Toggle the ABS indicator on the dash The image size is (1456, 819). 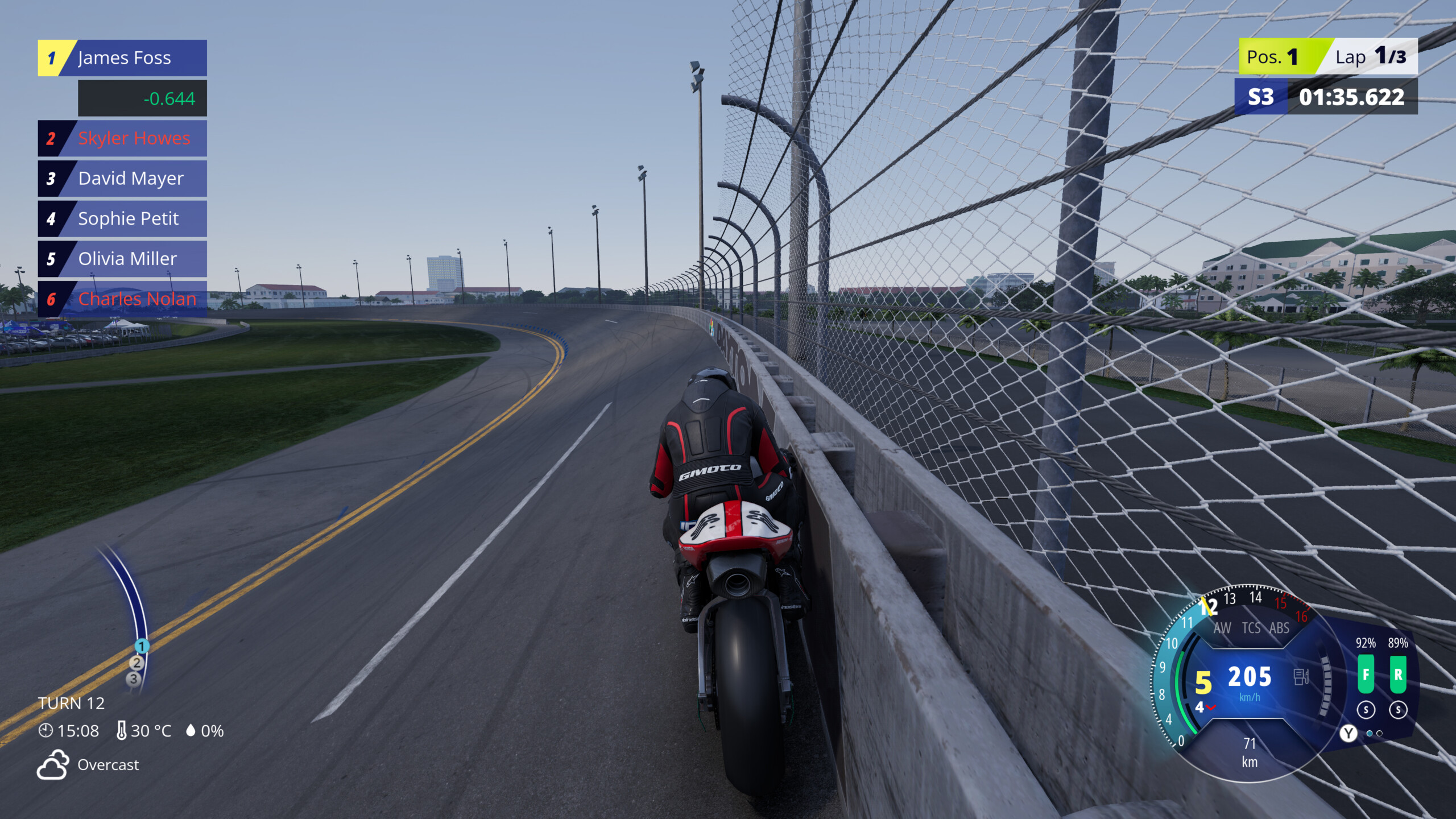(x=1279, y=627)
